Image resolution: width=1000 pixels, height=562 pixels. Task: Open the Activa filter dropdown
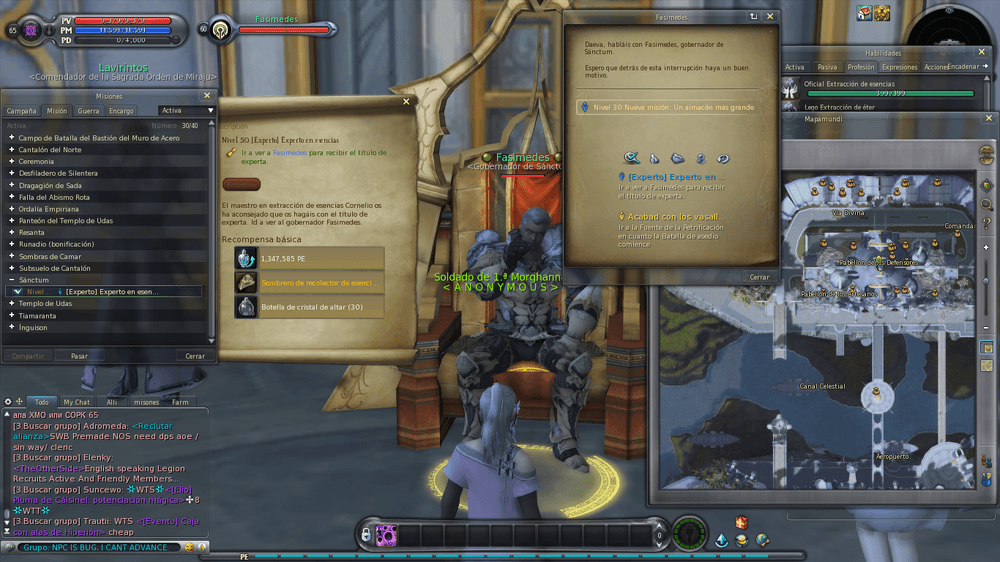pyautogui.click(x=187, y=111)
